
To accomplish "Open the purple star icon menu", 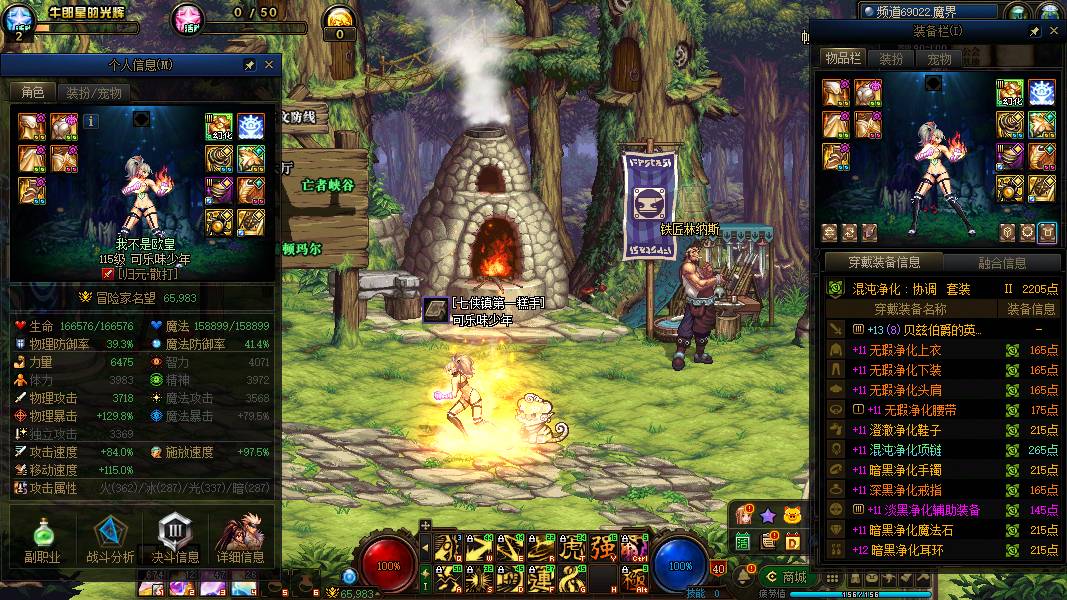I will (x=767, y=515).
